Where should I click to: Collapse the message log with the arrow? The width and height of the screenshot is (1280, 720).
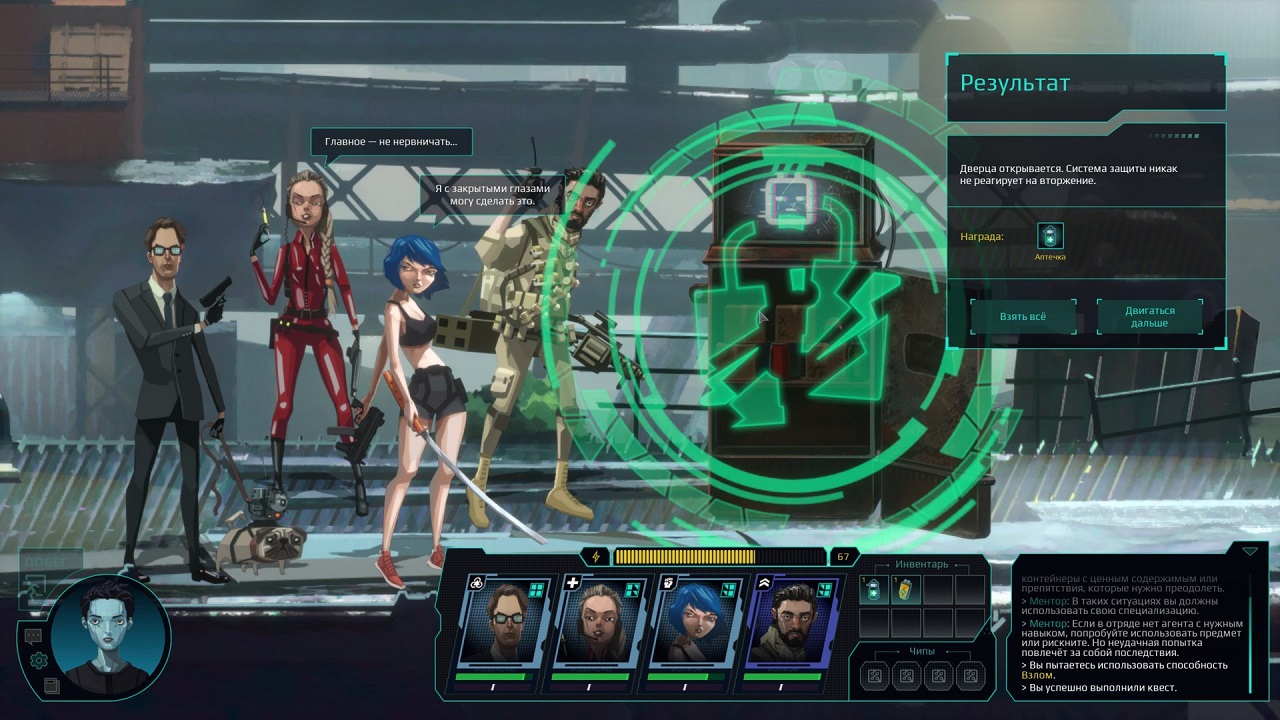1249,551
